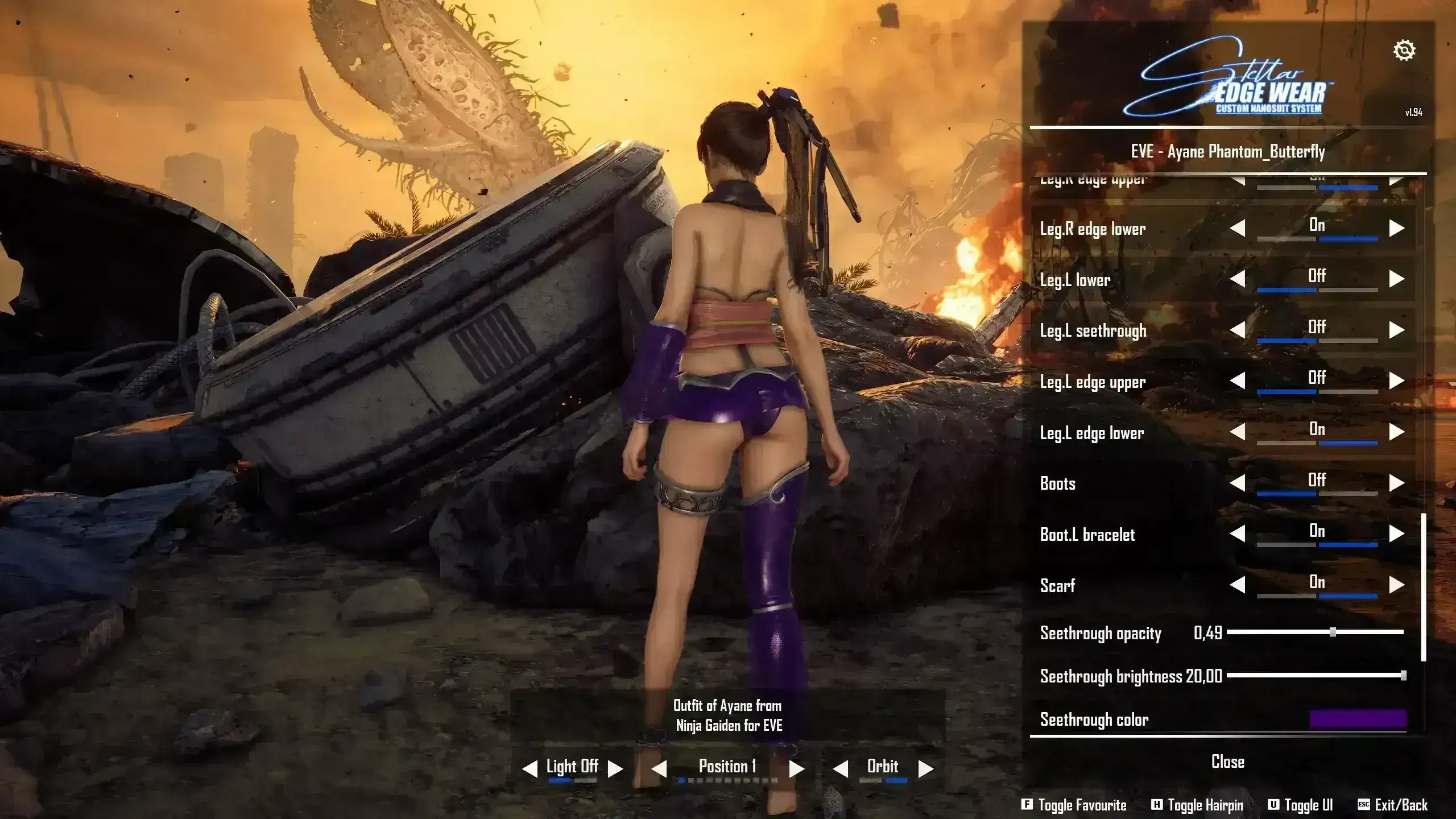Viewport: 1456px width, 819px height.
Task: Click the Toggle Favourite option
Action: [1074, 805]
